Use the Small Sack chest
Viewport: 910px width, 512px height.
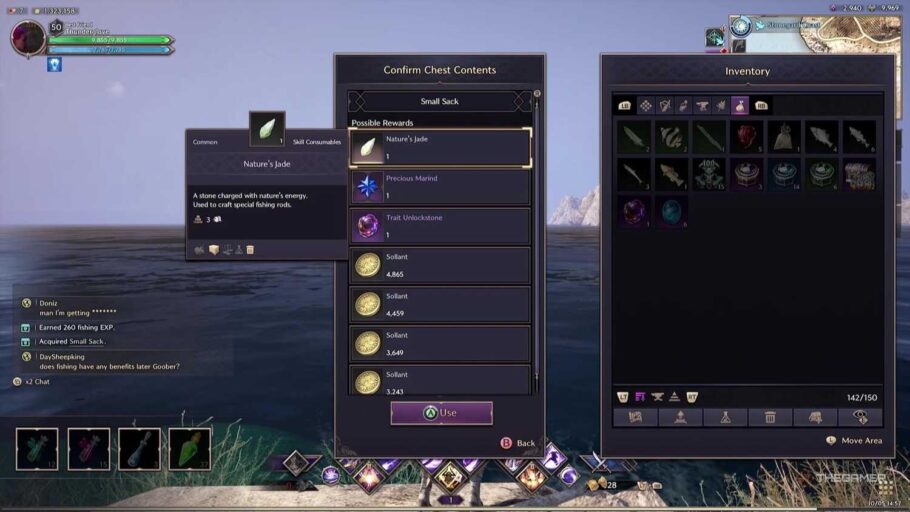pyautogui.click(x=441, y=413)
